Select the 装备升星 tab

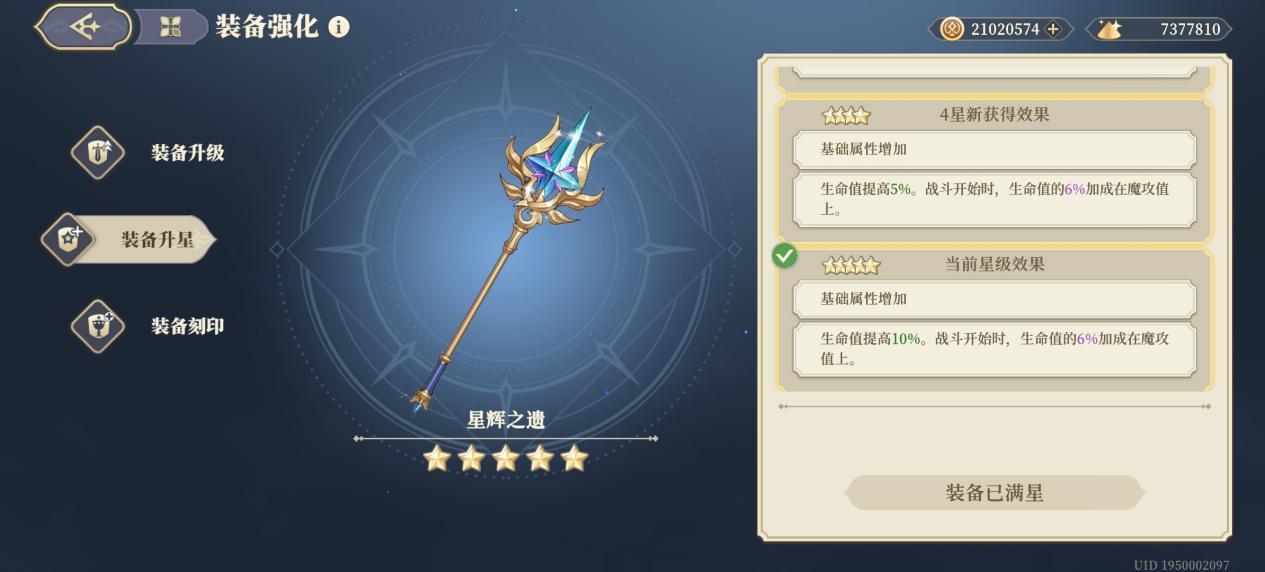130,240
